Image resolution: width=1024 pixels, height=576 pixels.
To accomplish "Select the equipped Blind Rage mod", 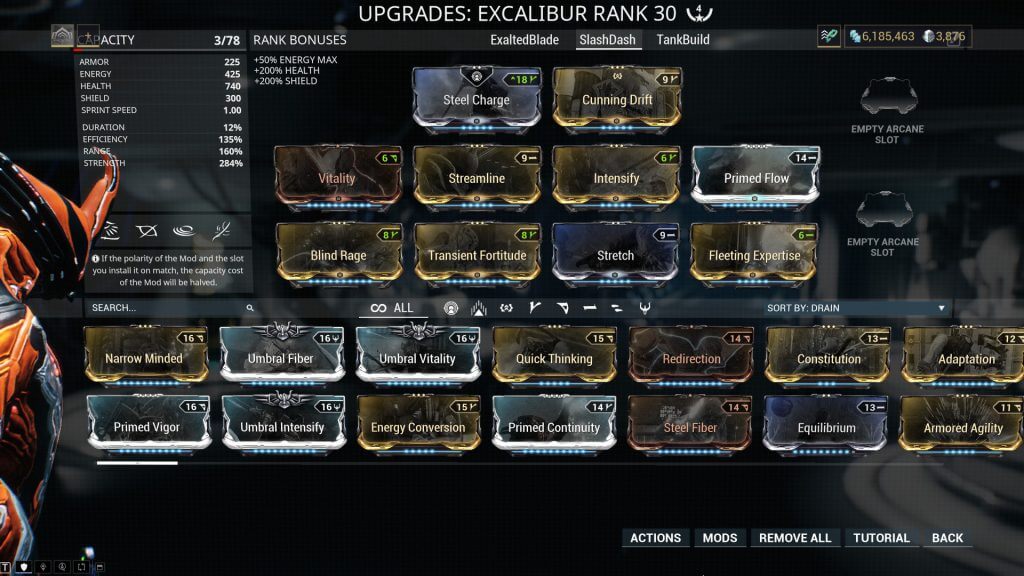I will pyautogui.click(x=338, y=254).
